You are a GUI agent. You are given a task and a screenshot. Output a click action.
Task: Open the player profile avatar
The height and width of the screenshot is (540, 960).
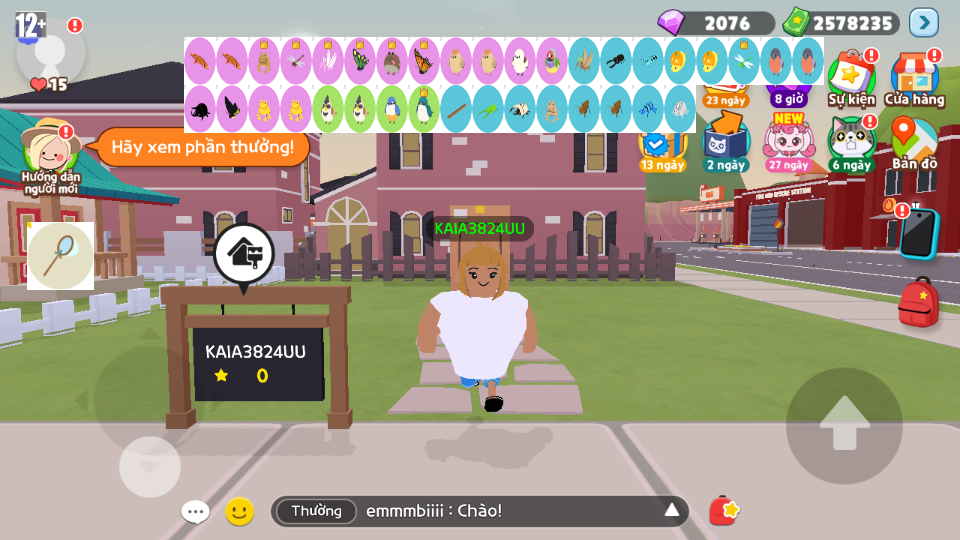48,50
